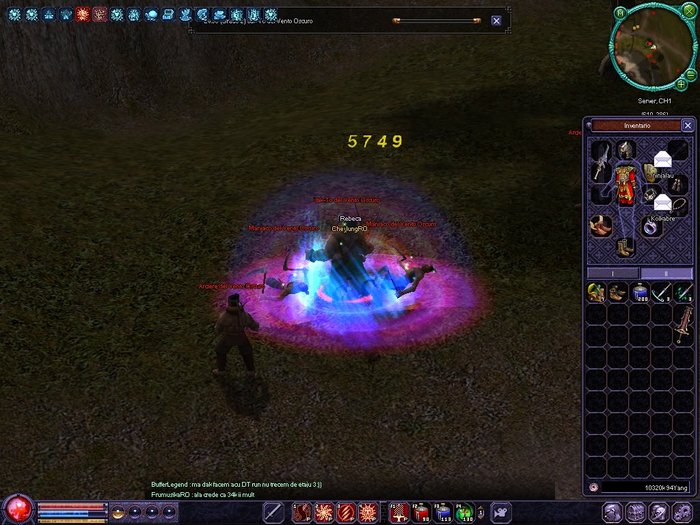Select the equipped ring item

tap(652, 228)
